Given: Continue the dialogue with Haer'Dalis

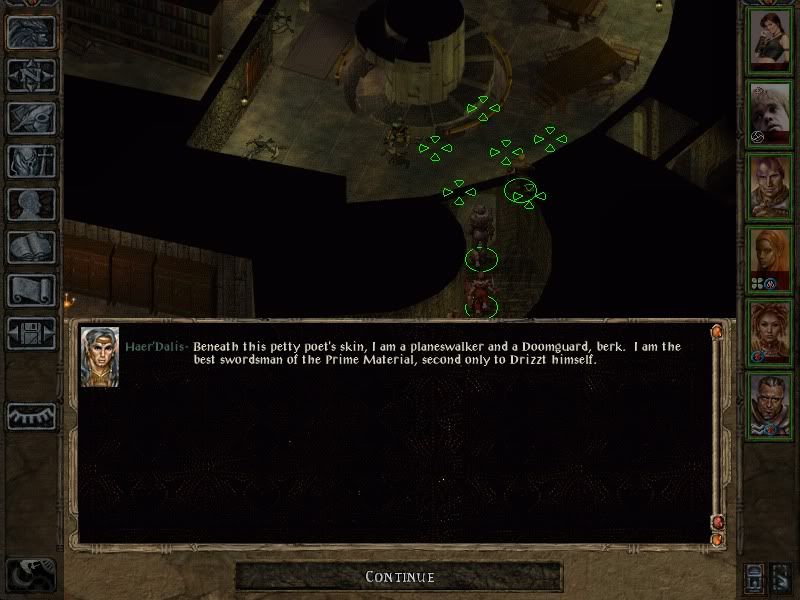Looking at the screenshot, I should tap(399, 577).
